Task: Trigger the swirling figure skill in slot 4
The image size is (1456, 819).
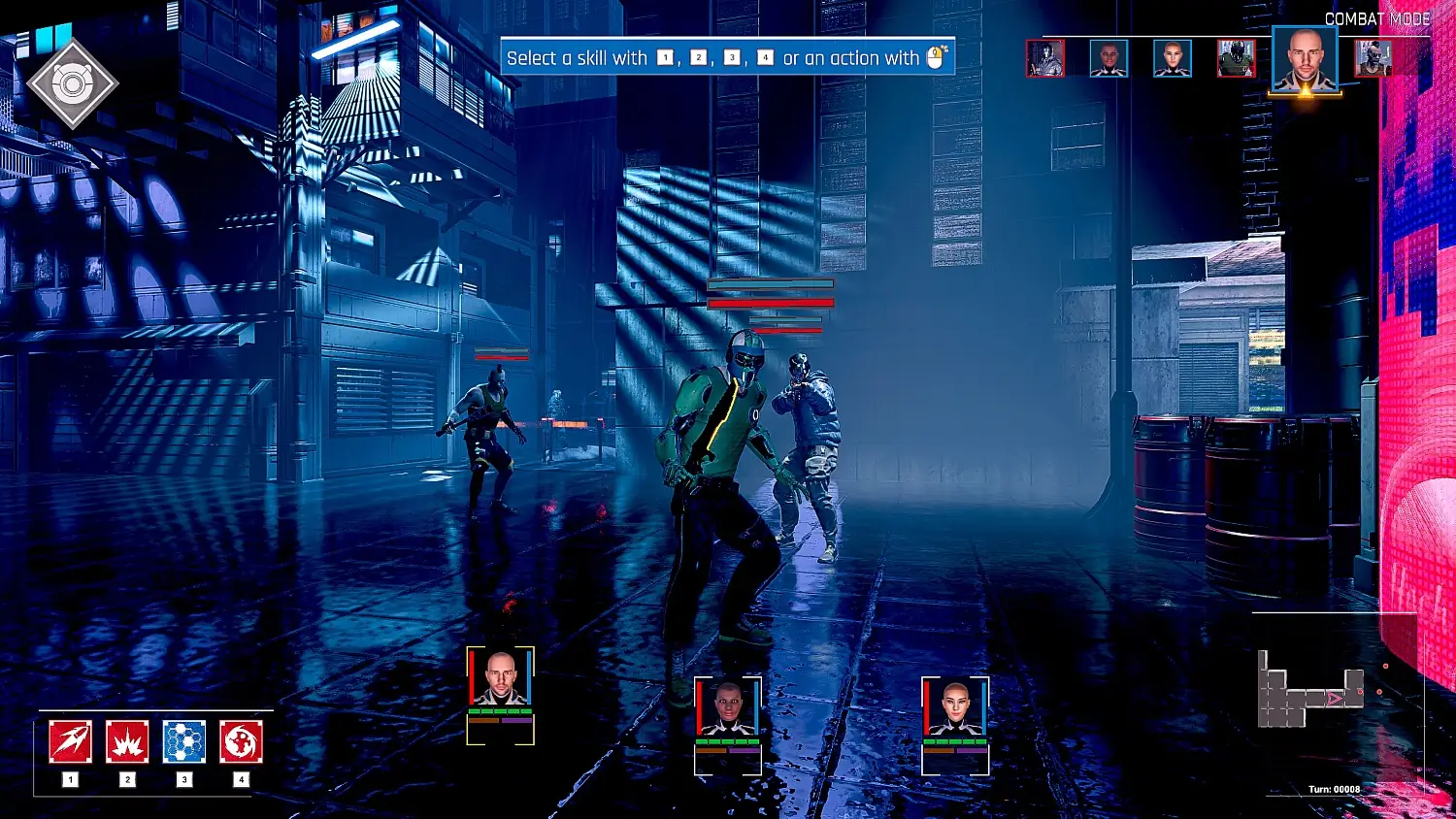Action: (241, 742)
